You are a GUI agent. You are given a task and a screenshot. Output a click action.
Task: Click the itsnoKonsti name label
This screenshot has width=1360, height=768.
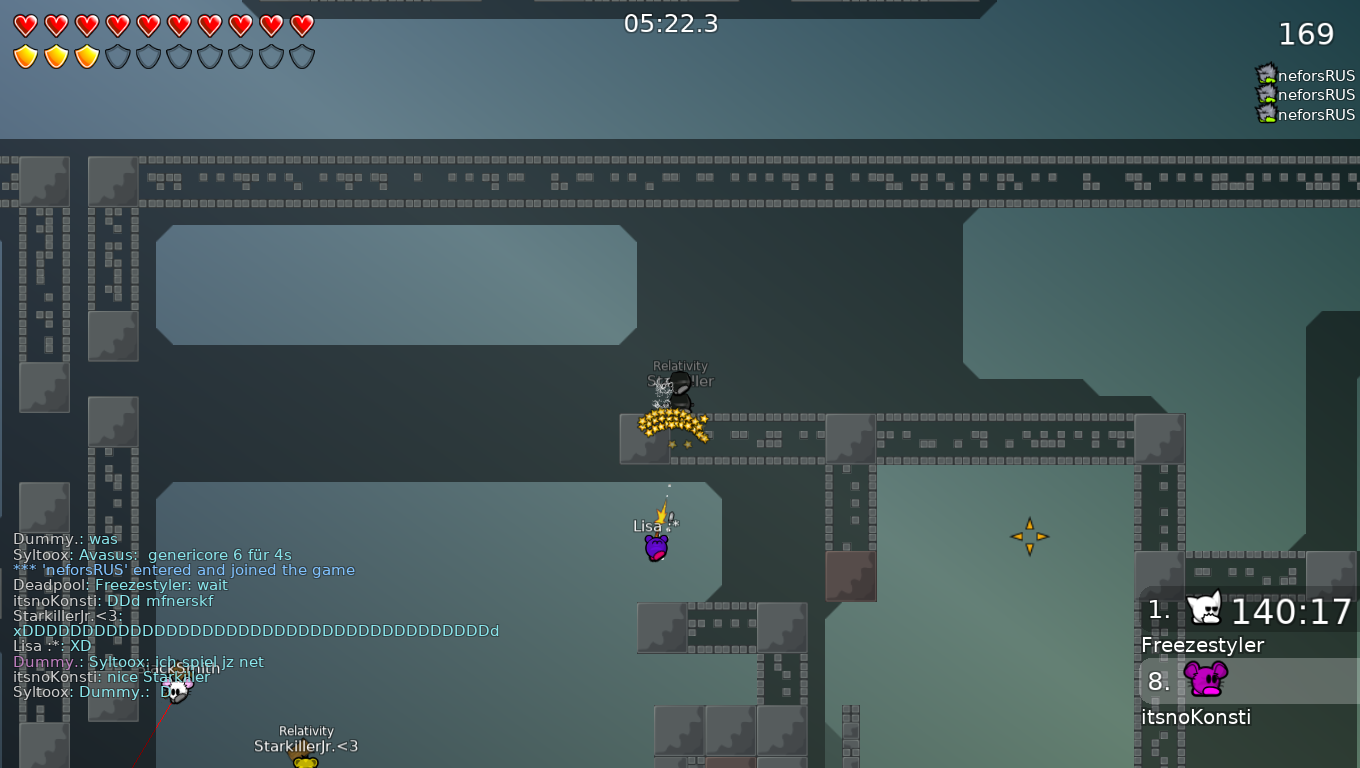click(1196, 716)
